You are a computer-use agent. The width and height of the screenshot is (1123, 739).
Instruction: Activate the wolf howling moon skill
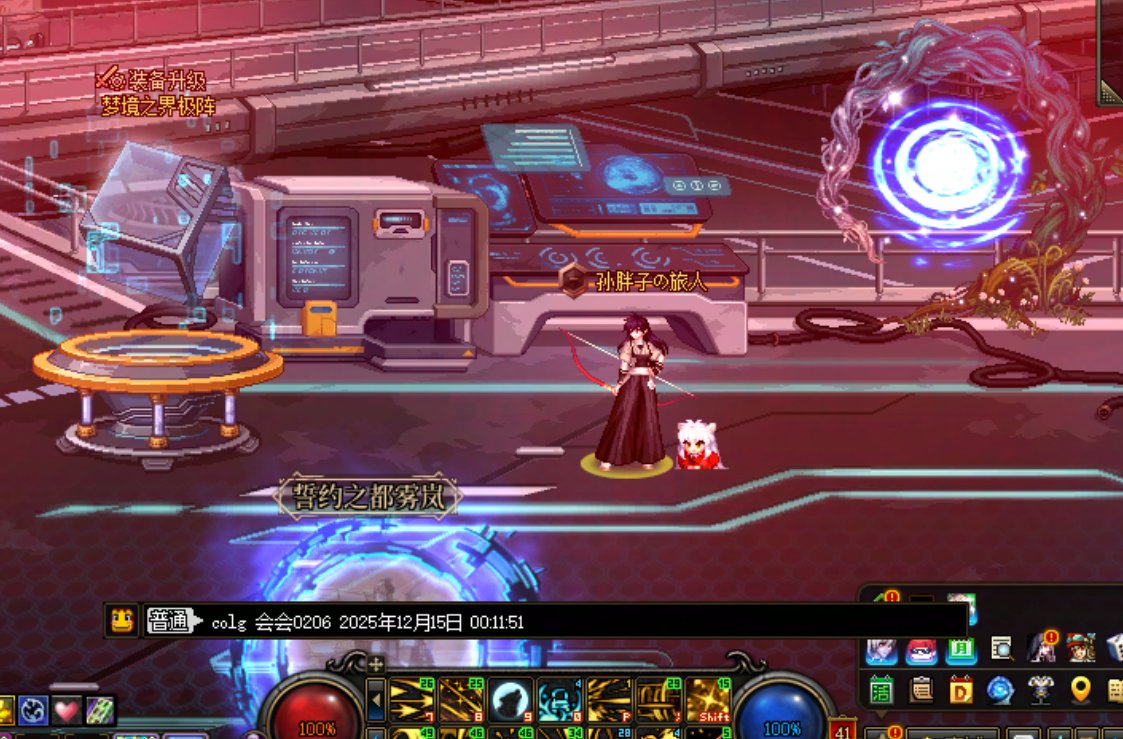click(x=510, y=697)
